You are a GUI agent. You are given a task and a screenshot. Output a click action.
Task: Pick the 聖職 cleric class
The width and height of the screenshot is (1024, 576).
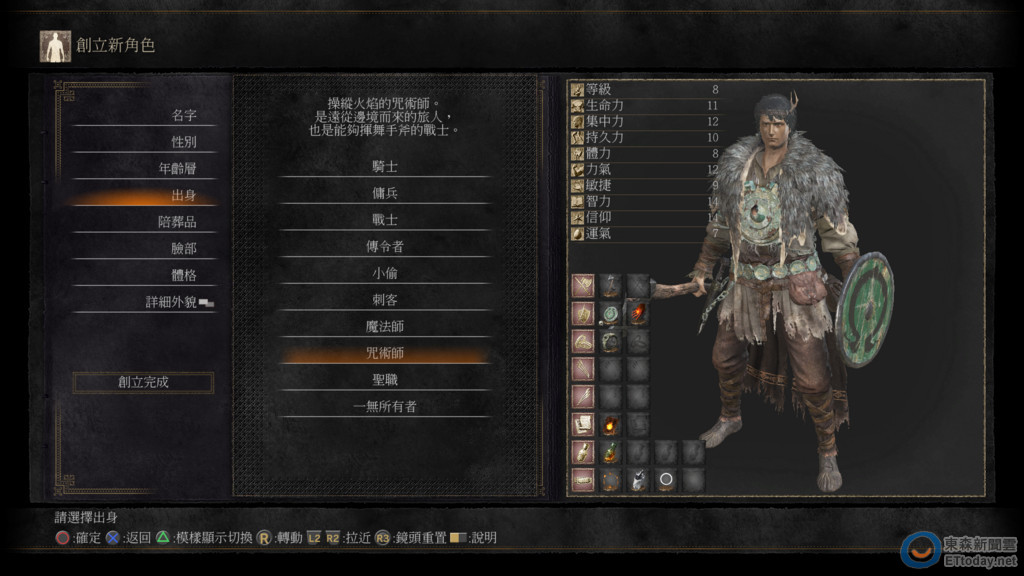385,380
